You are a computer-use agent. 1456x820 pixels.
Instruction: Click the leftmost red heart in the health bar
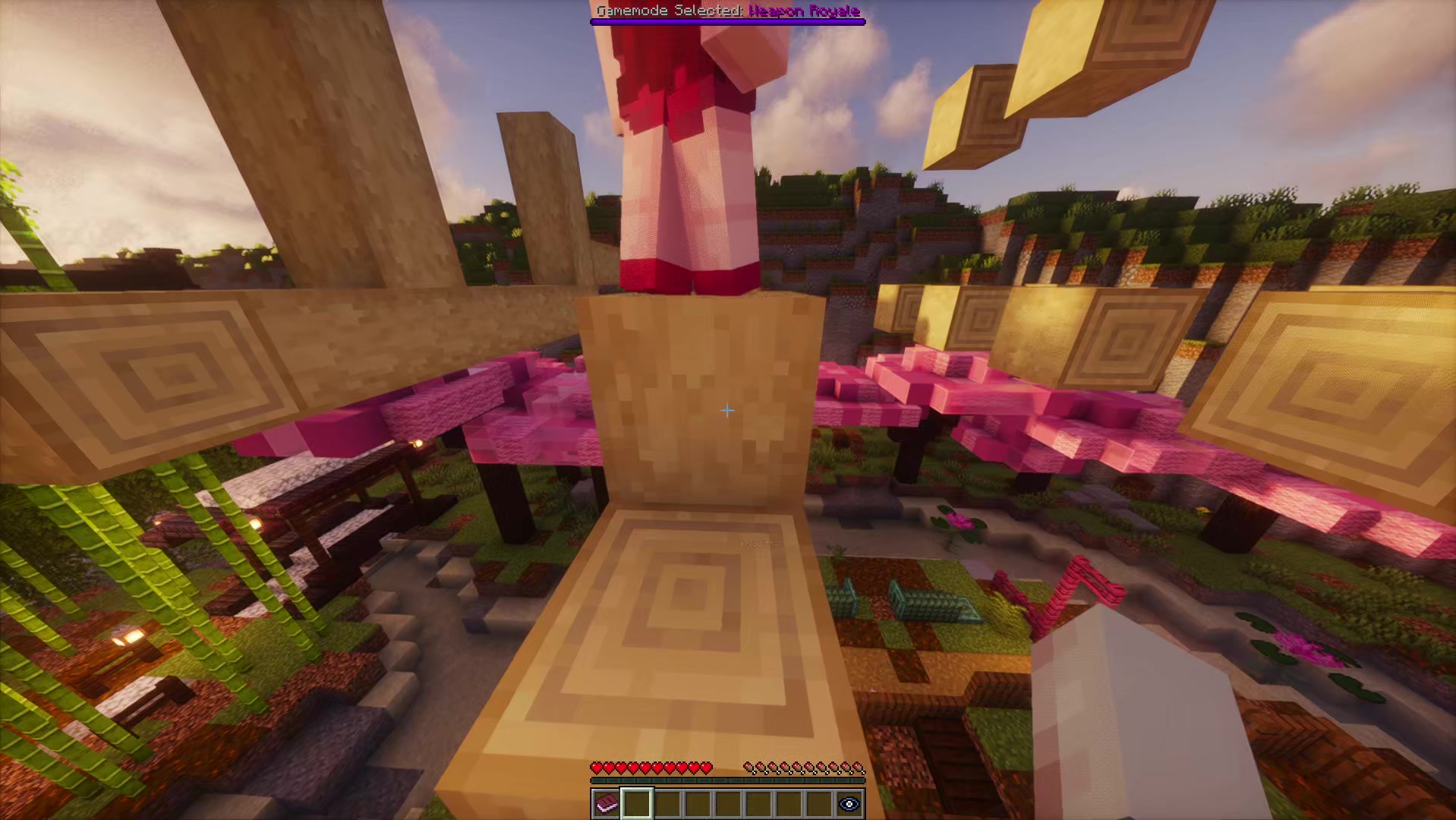tap(597, 768)
